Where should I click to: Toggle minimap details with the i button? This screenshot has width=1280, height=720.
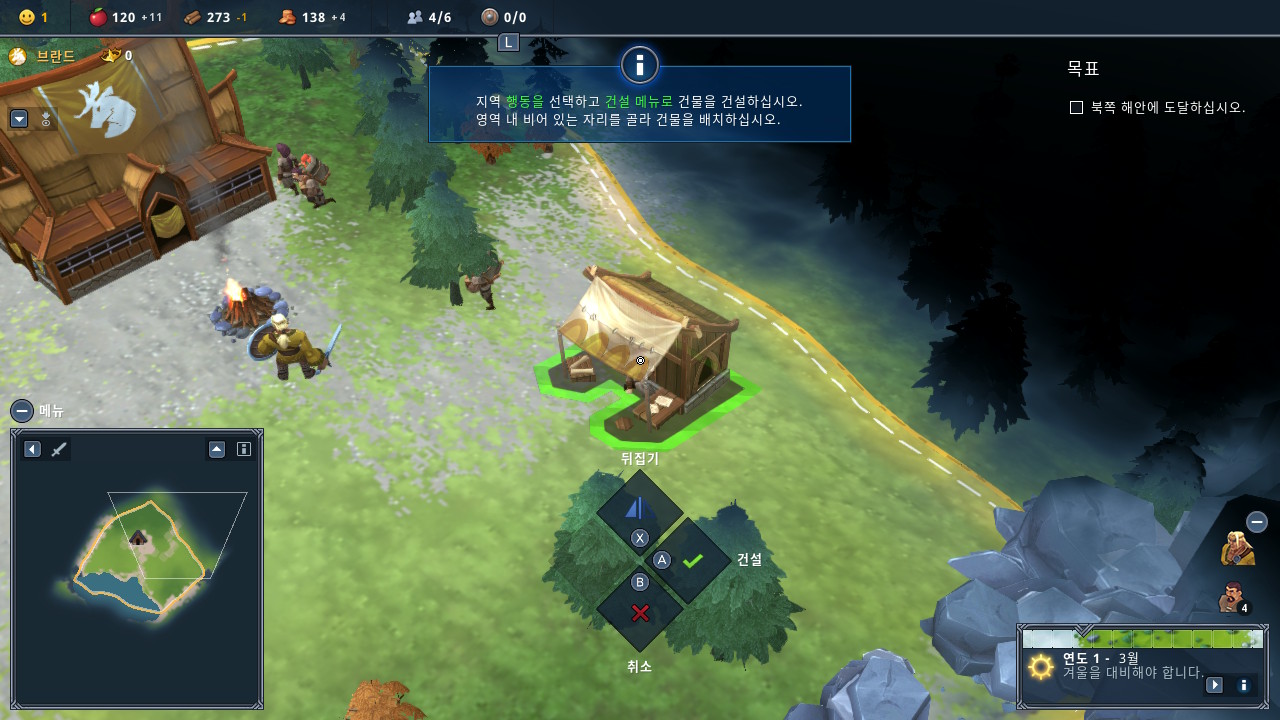243,449
